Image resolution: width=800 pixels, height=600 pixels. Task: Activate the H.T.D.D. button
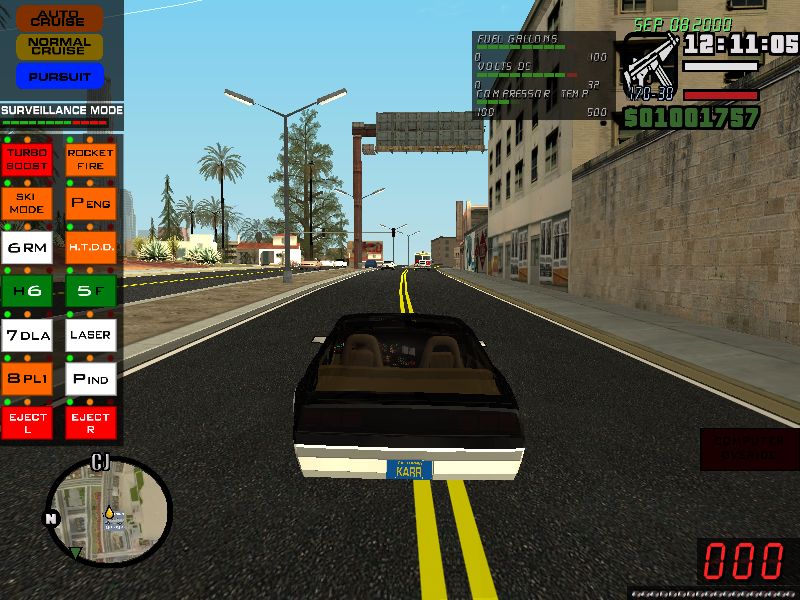pyautogui.click(x=91, y=247)
